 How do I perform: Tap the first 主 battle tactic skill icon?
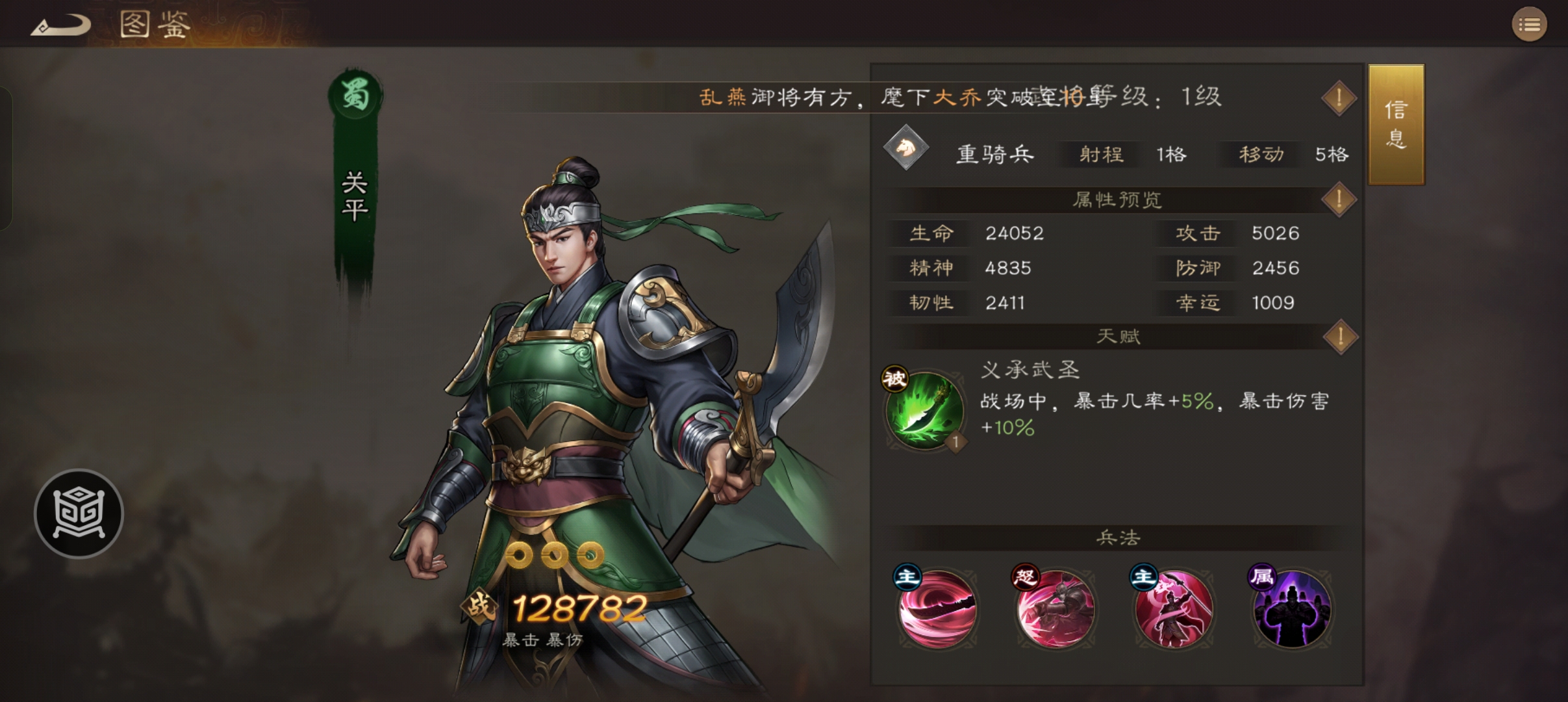pos(937,608)
